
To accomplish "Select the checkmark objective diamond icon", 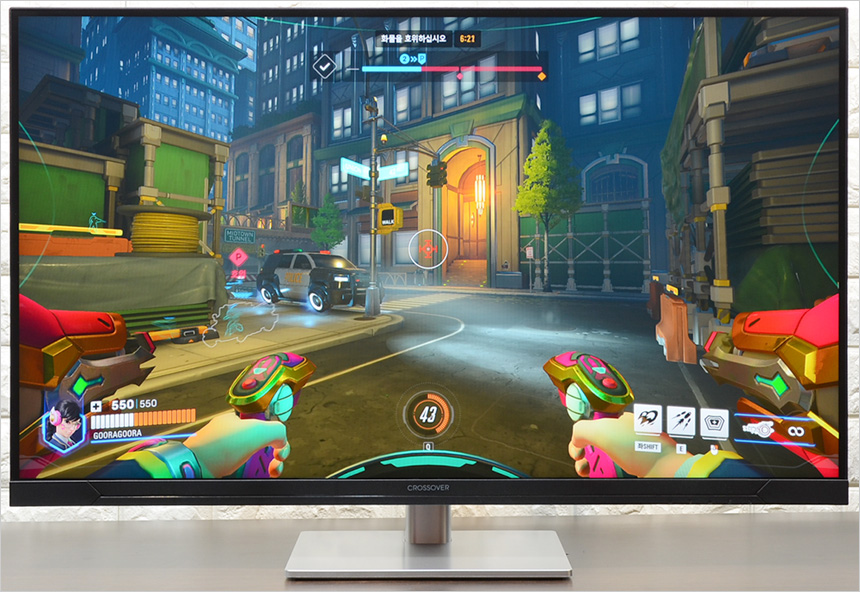I will (x=325, y=67).
